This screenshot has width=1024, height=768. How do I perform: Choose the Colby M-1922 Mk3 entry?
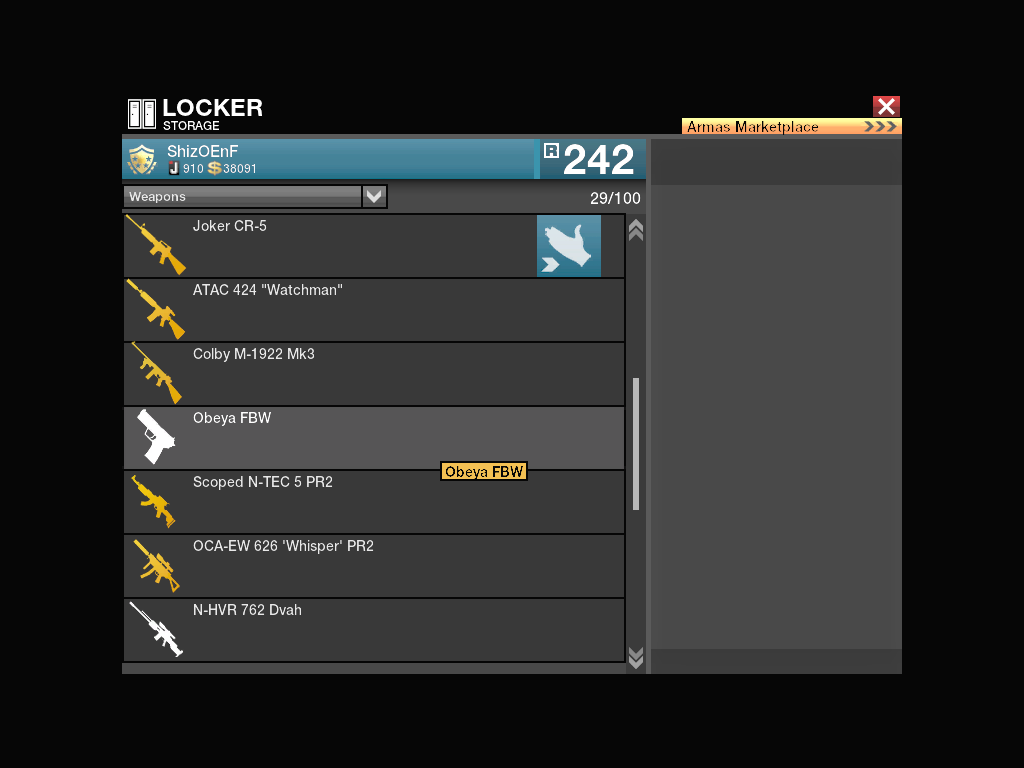point(374,374)
